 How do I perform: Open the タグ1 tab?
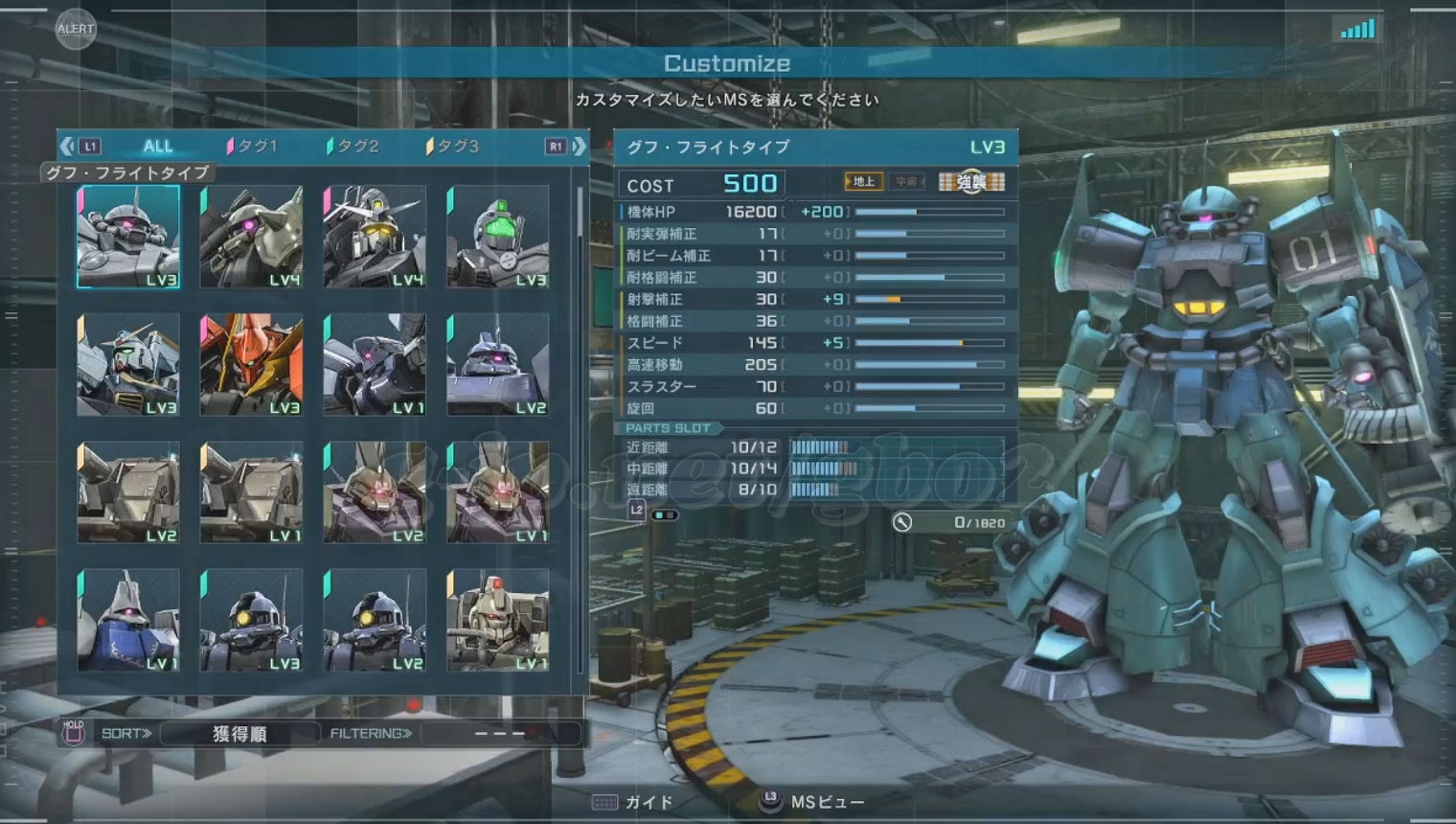coord(254,147)
